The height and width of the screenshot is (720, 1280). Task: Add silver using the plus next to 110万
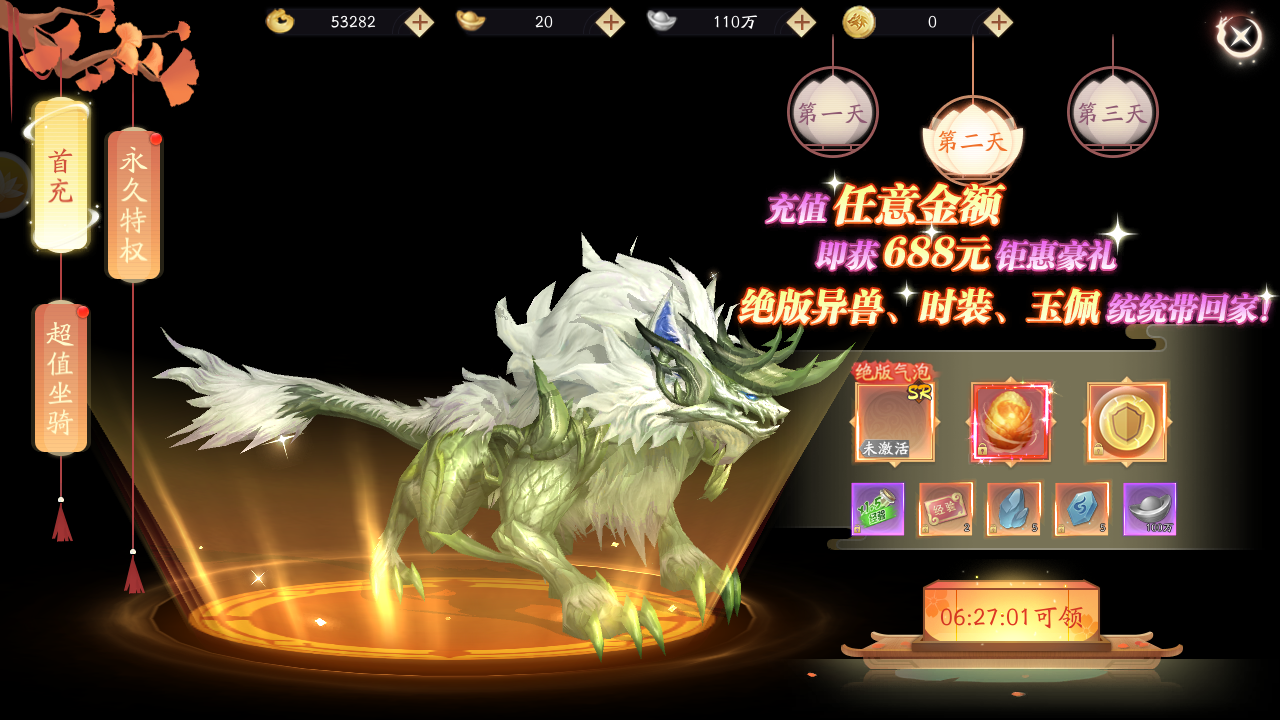click(x=801, y=22)
